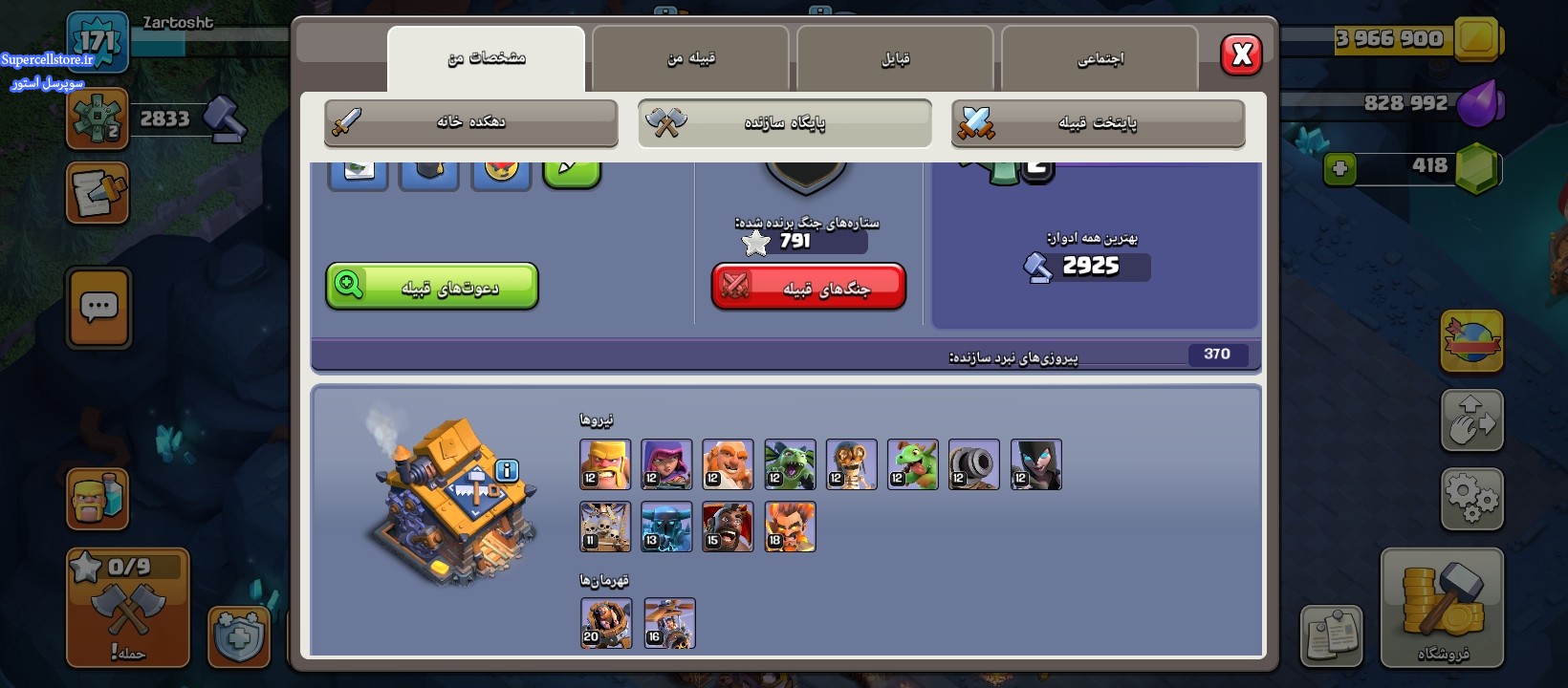The width and height of the screenshot is (1568, 688).
Task: Open the shield button beside attack
Action: tap(239, 634)
